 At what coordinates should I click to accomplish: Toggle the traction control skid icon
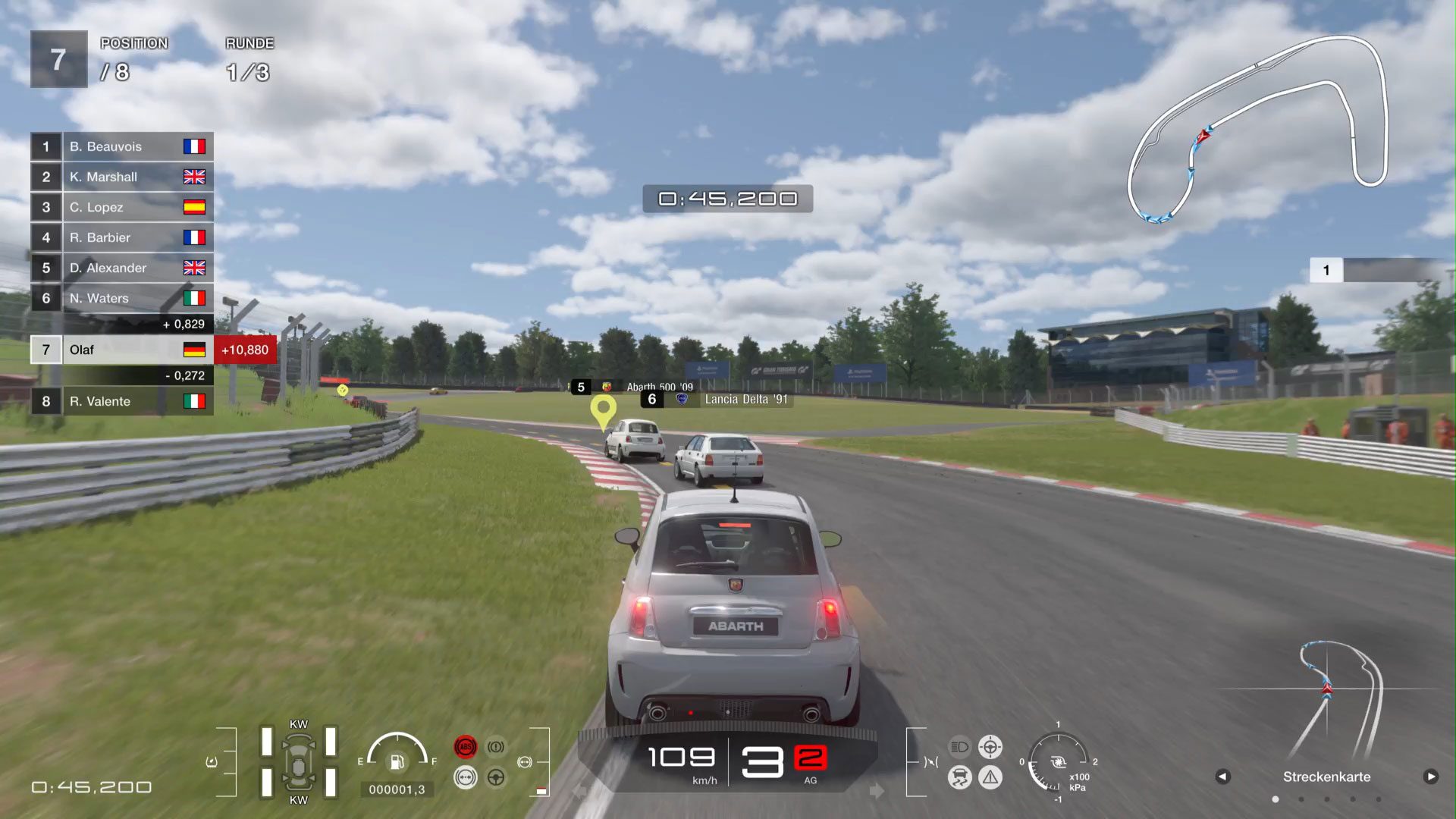(x=959, y=777)
